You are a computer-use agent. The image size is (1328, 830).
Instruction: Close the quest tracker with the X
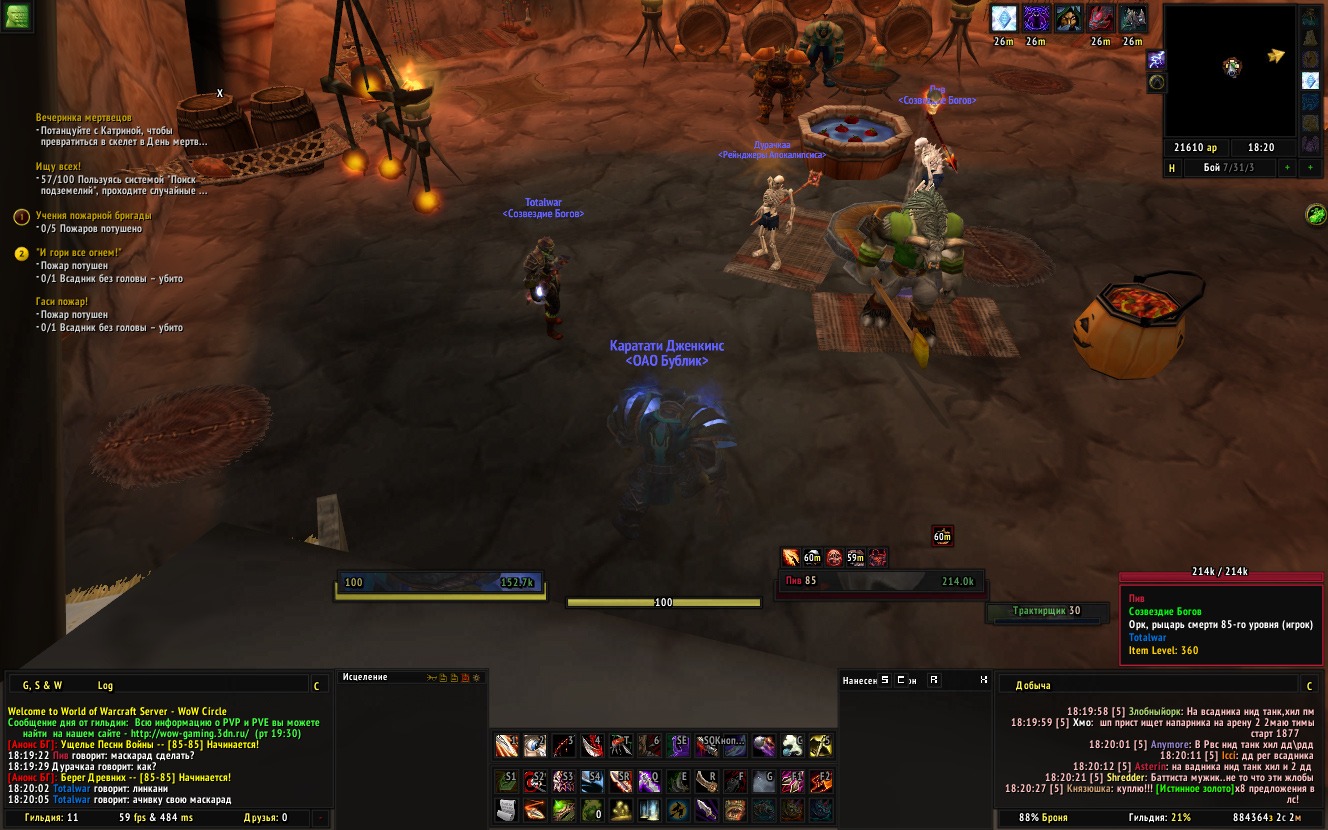[x=220, y=94]
